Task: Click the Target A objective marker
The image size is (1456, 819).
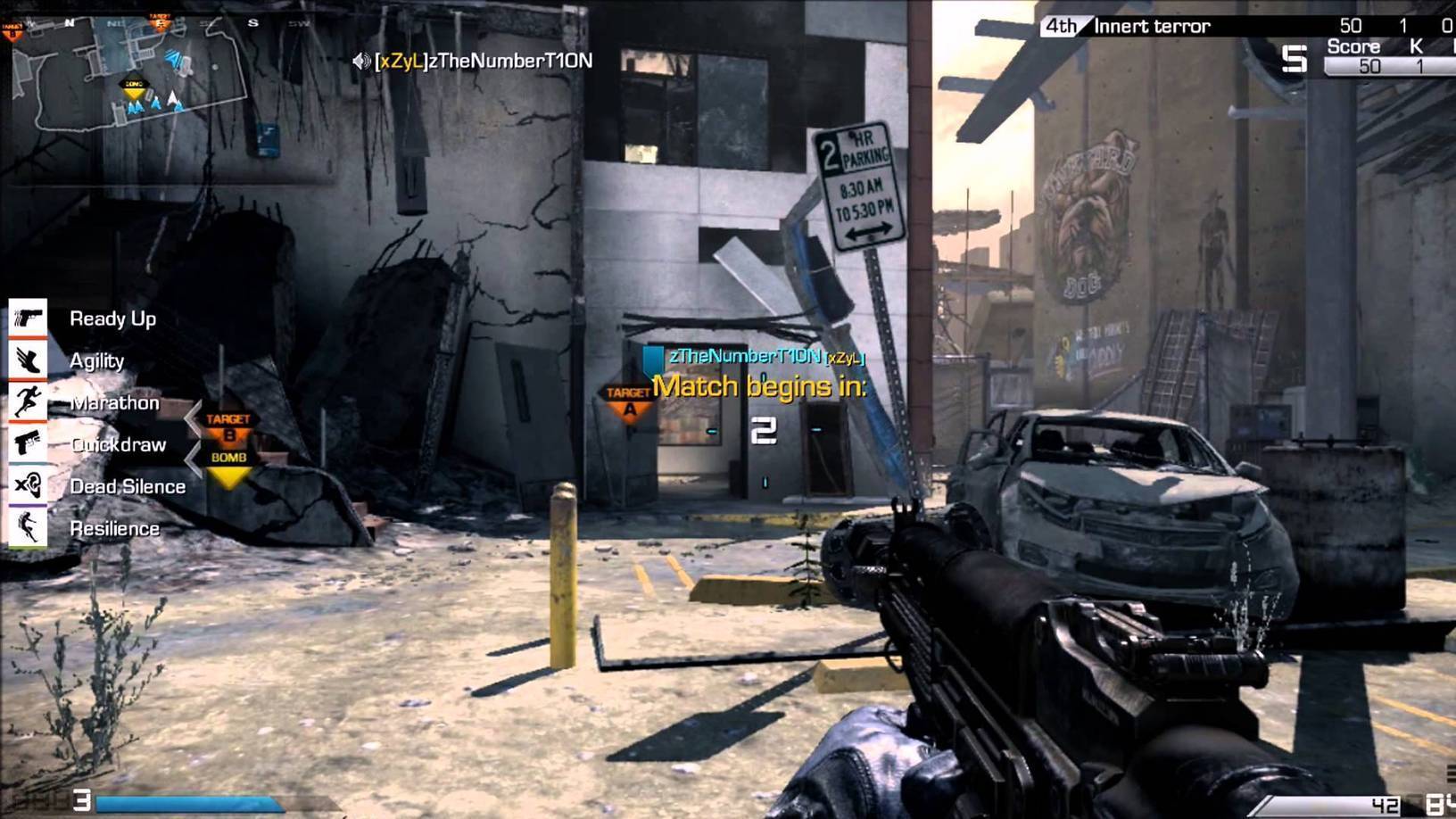Action: 628,401
